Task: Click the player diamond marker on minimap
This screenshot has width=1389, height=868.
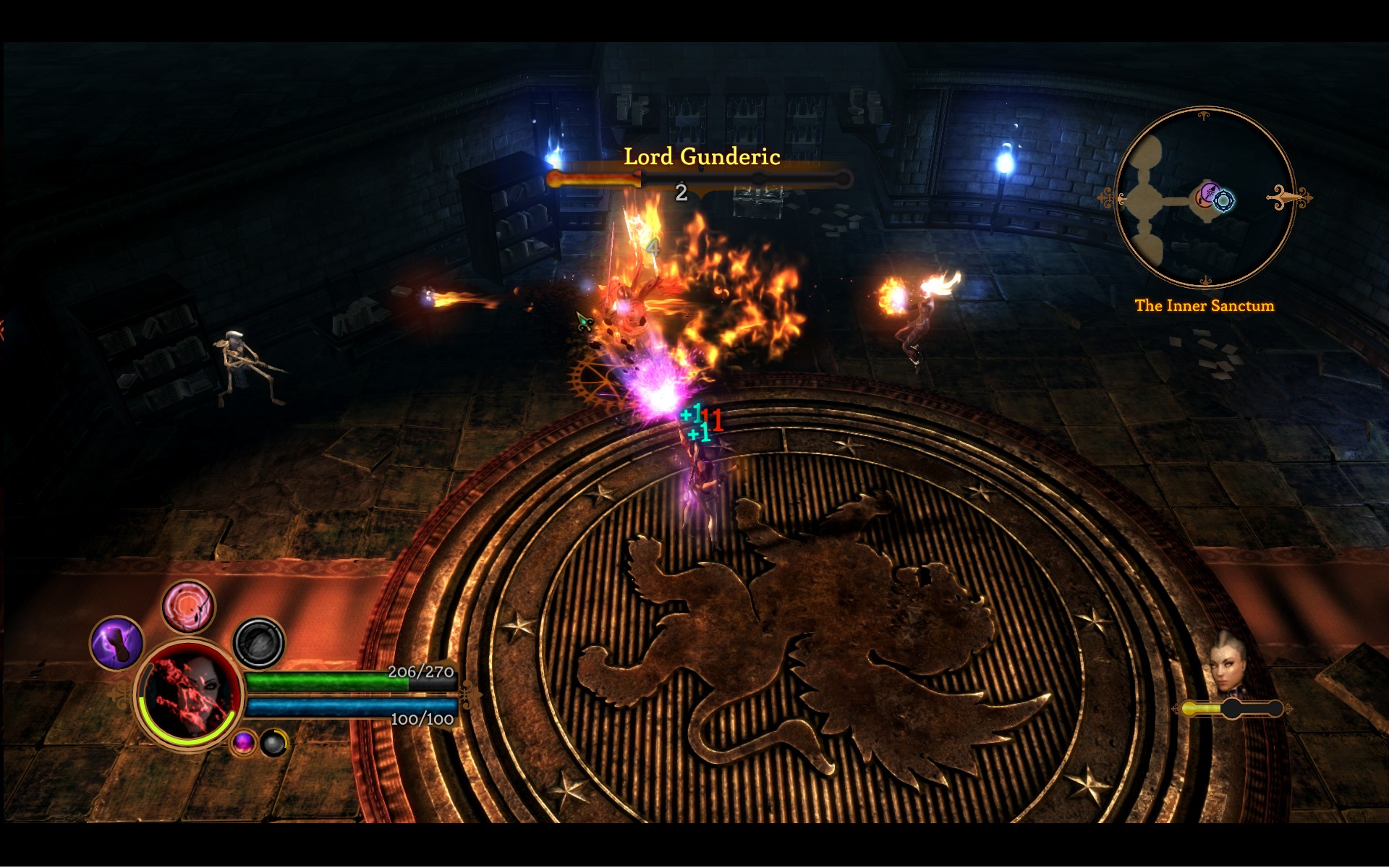Action: click(1223, 200)
